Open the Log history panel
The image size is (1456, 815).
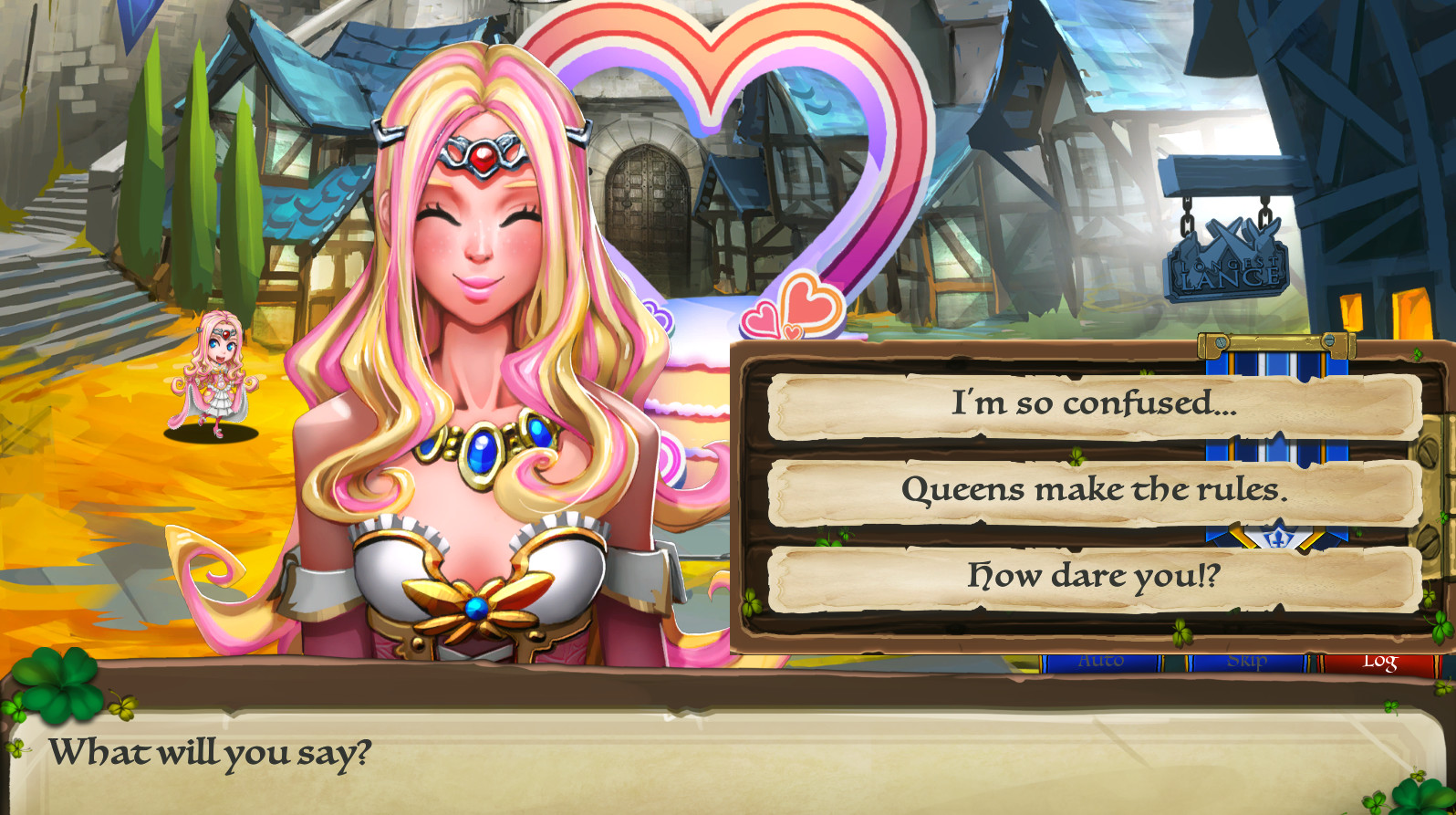click(1379, 662)
